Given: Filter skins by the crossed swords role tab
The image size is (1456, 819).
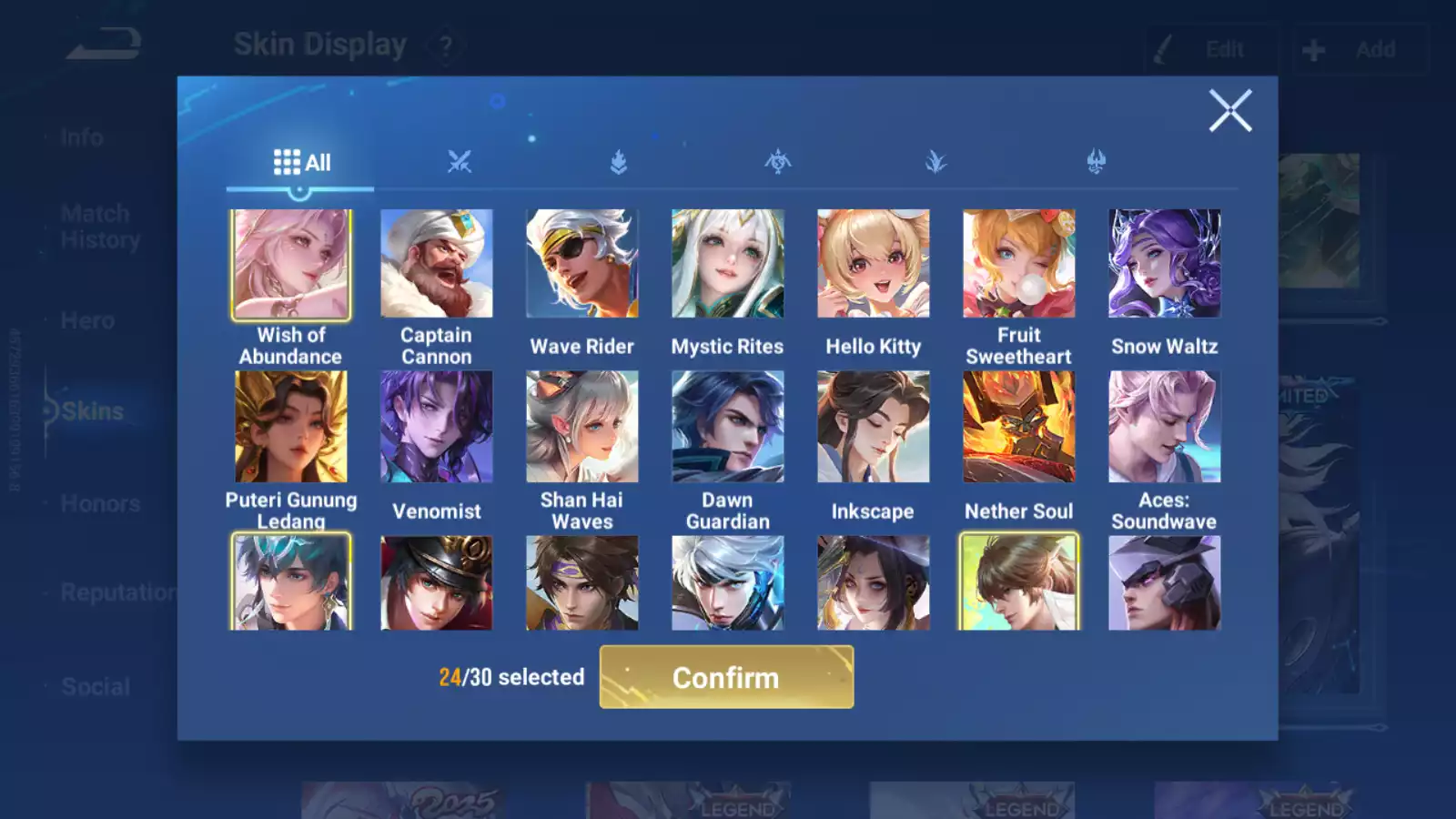Looking at the screenshot, I should (x=460, y=163).
